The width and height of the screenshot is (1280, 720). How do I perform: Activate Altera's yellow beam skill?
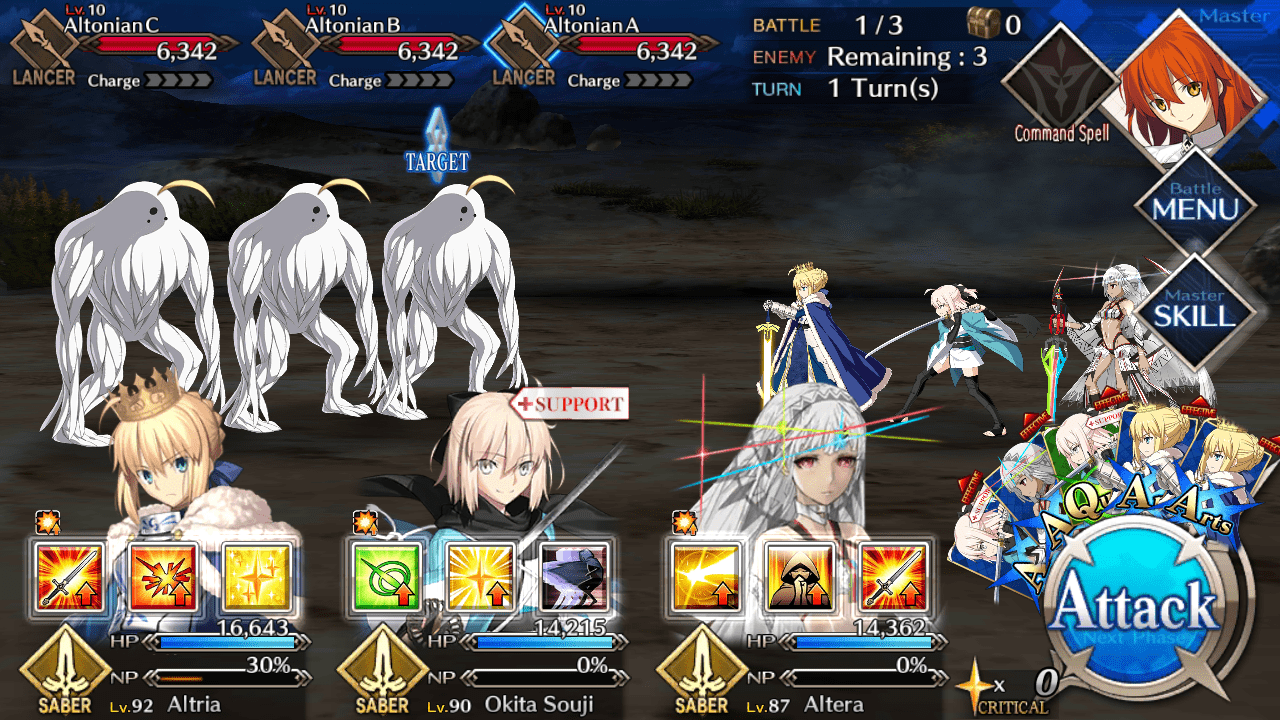tap(704, 577)
